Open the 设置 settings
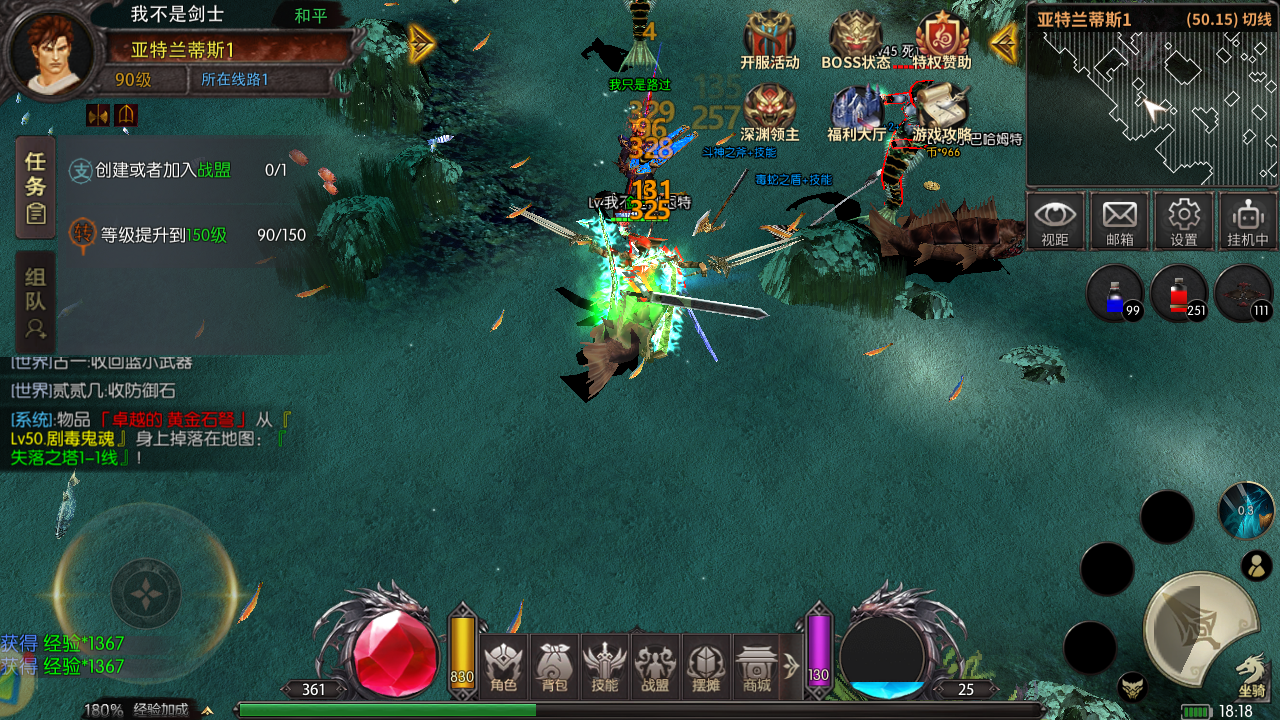 (x=1184, y=221)
